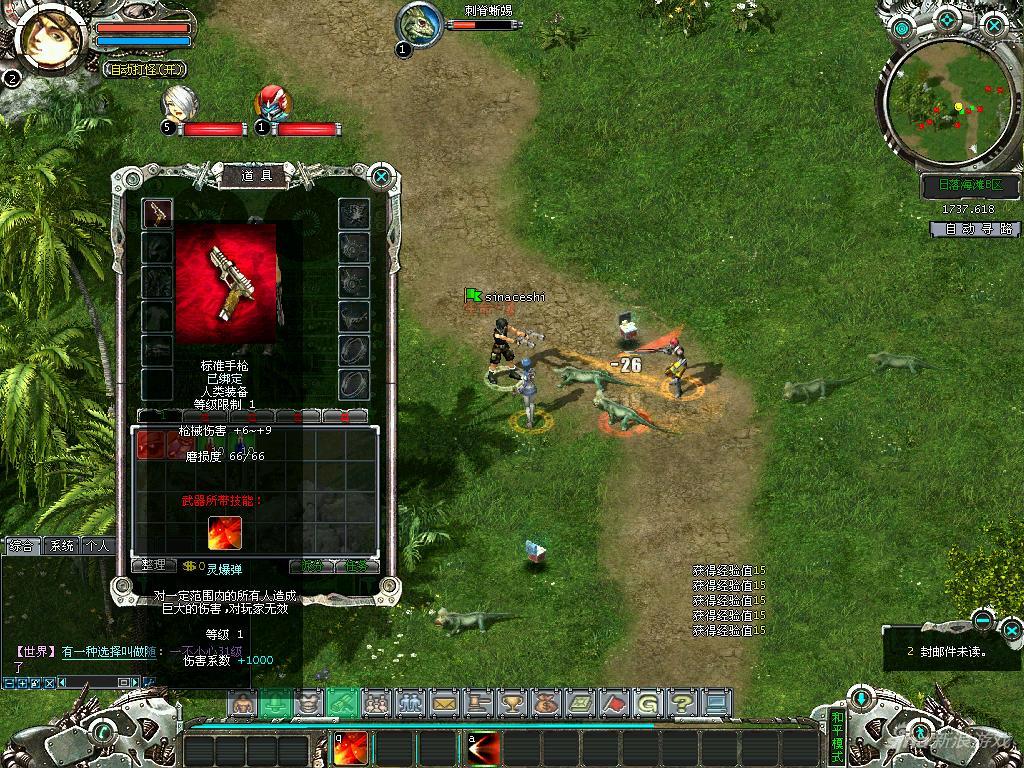Open the trophy icon in the toolbar

512,703
